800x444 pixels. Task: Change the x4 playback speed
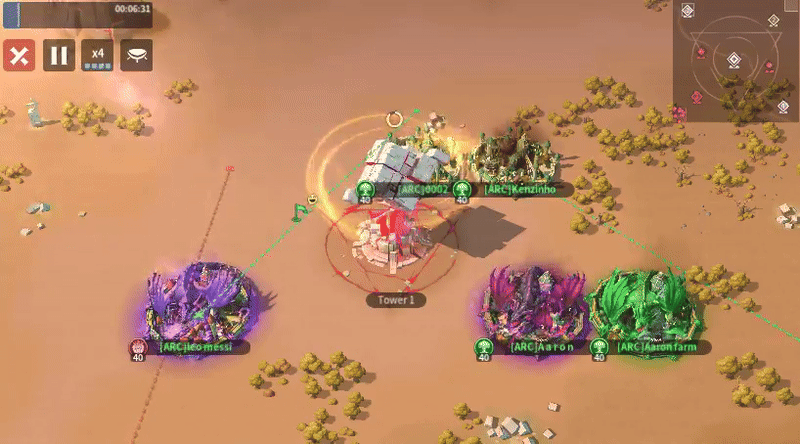click(x=97, y=55)
